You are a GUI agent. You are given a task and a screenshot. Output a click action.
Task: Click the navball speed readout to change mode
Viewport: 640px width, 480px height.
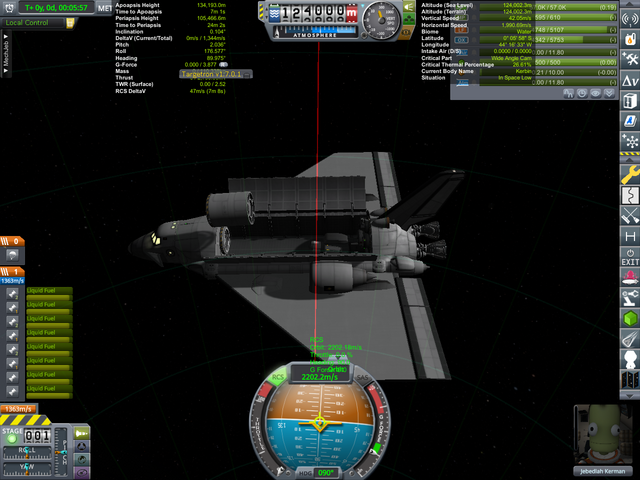coord(320,377)
